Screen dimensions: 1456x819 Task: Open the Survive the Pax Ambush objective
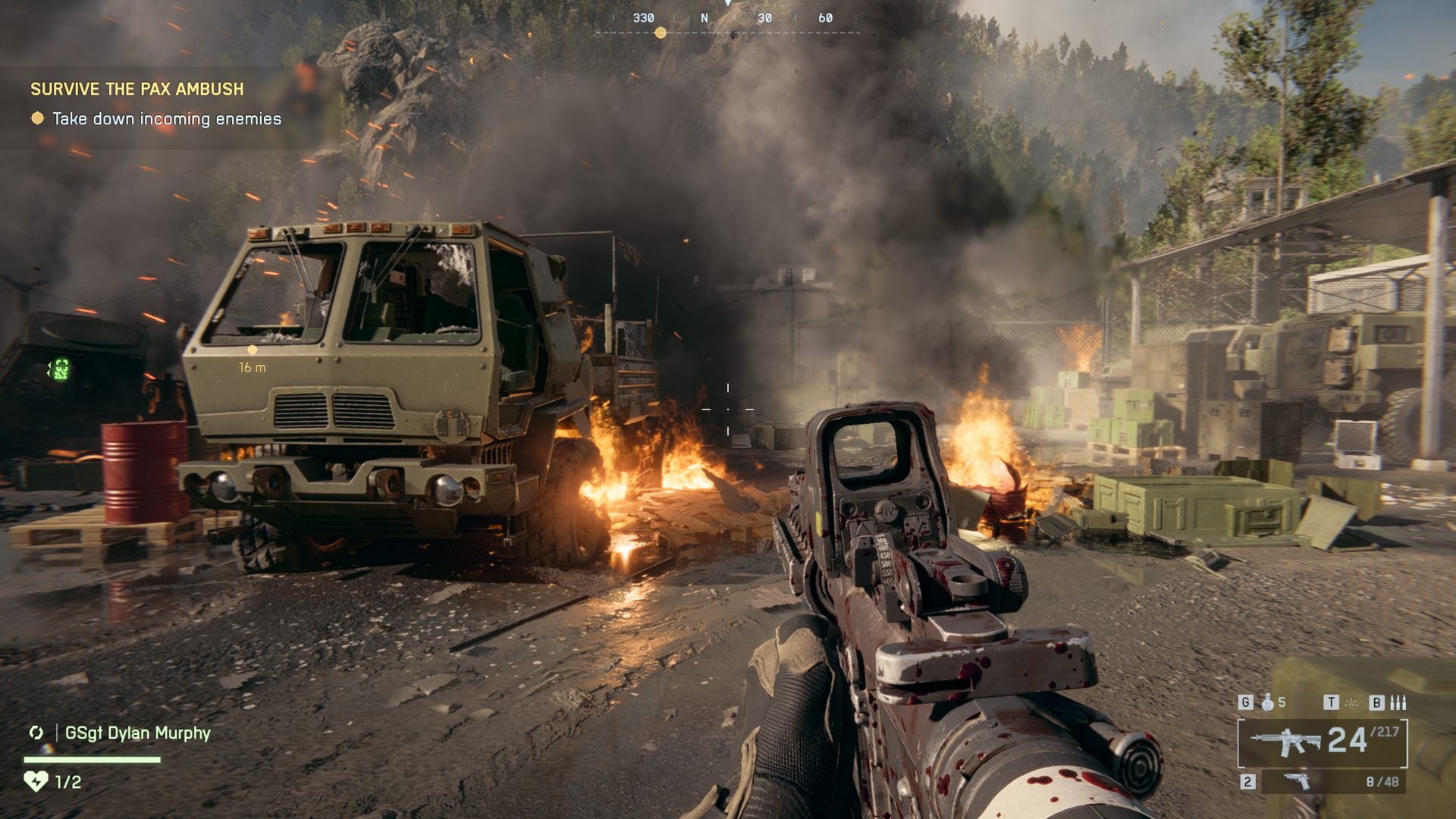point(137,89)
